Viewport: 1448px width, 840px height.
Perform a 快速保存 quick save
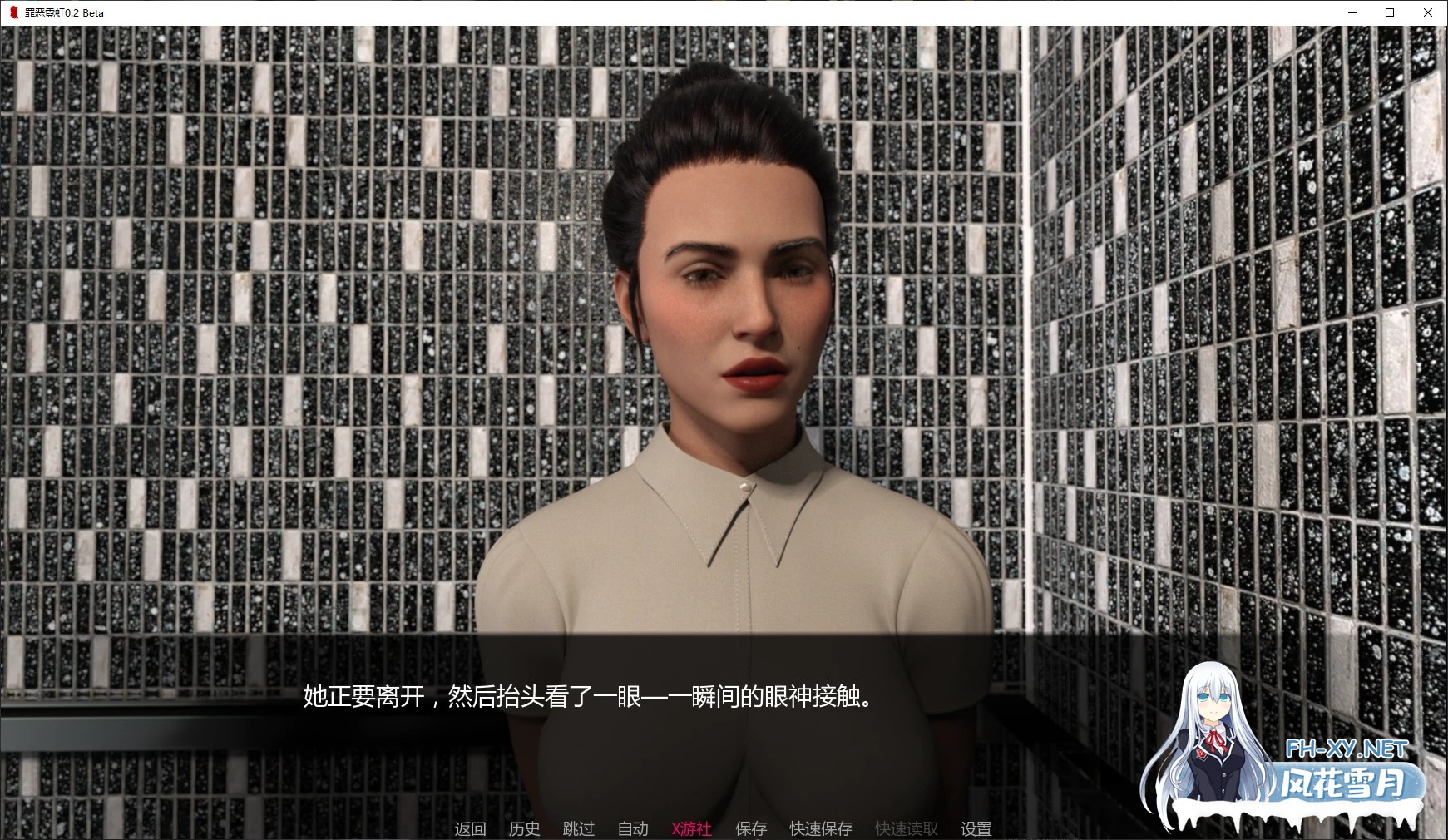point(820,828)
